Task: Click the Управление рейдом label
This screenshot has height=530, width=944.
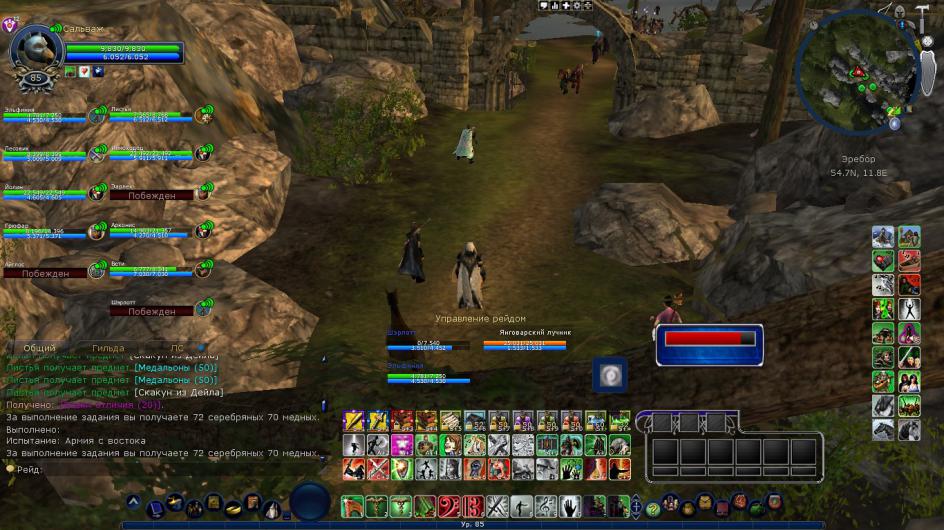Action: (480, 318)
